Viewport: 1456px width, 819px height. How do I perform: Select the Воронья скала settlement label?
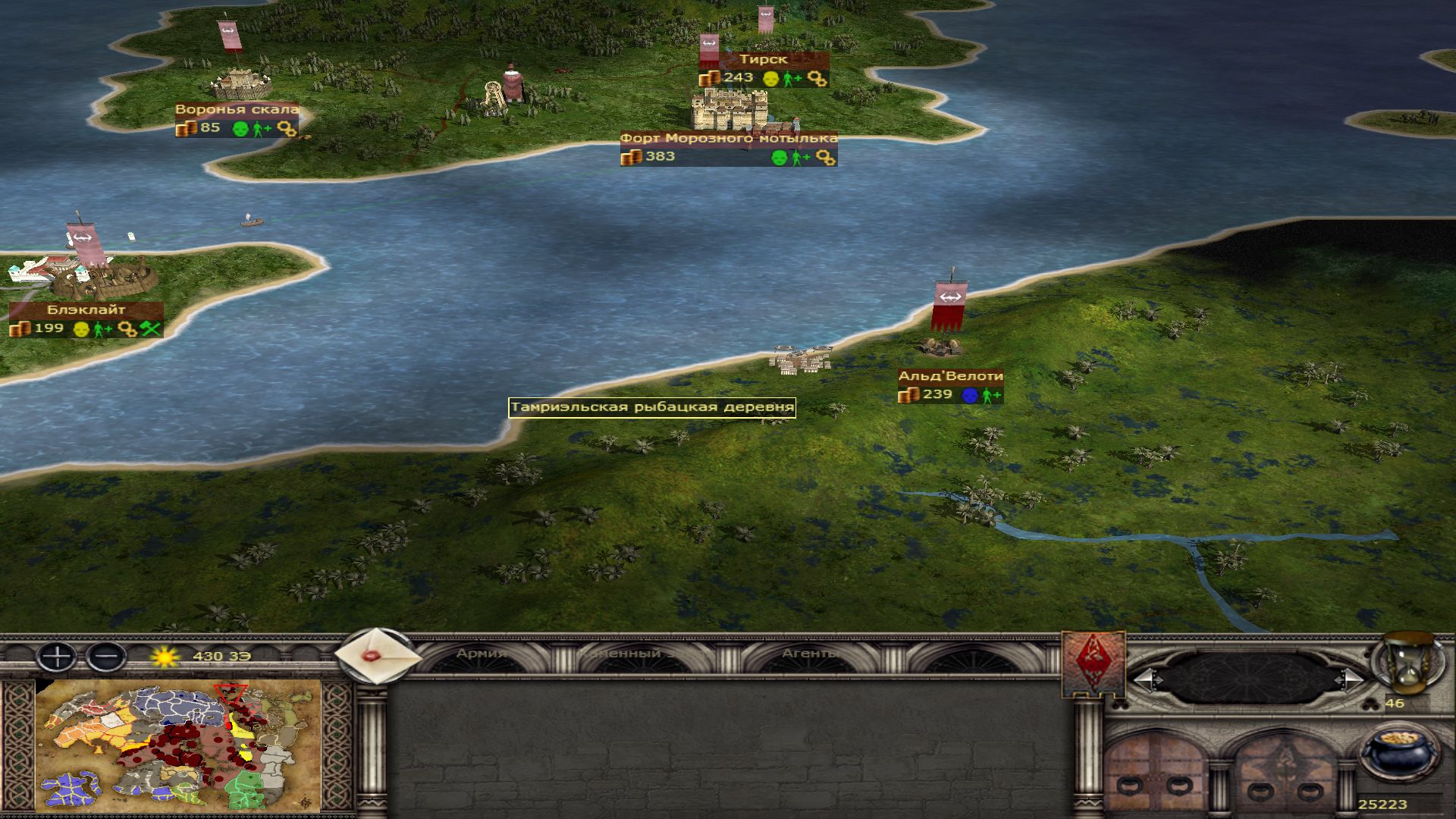[x=237, y=109]
